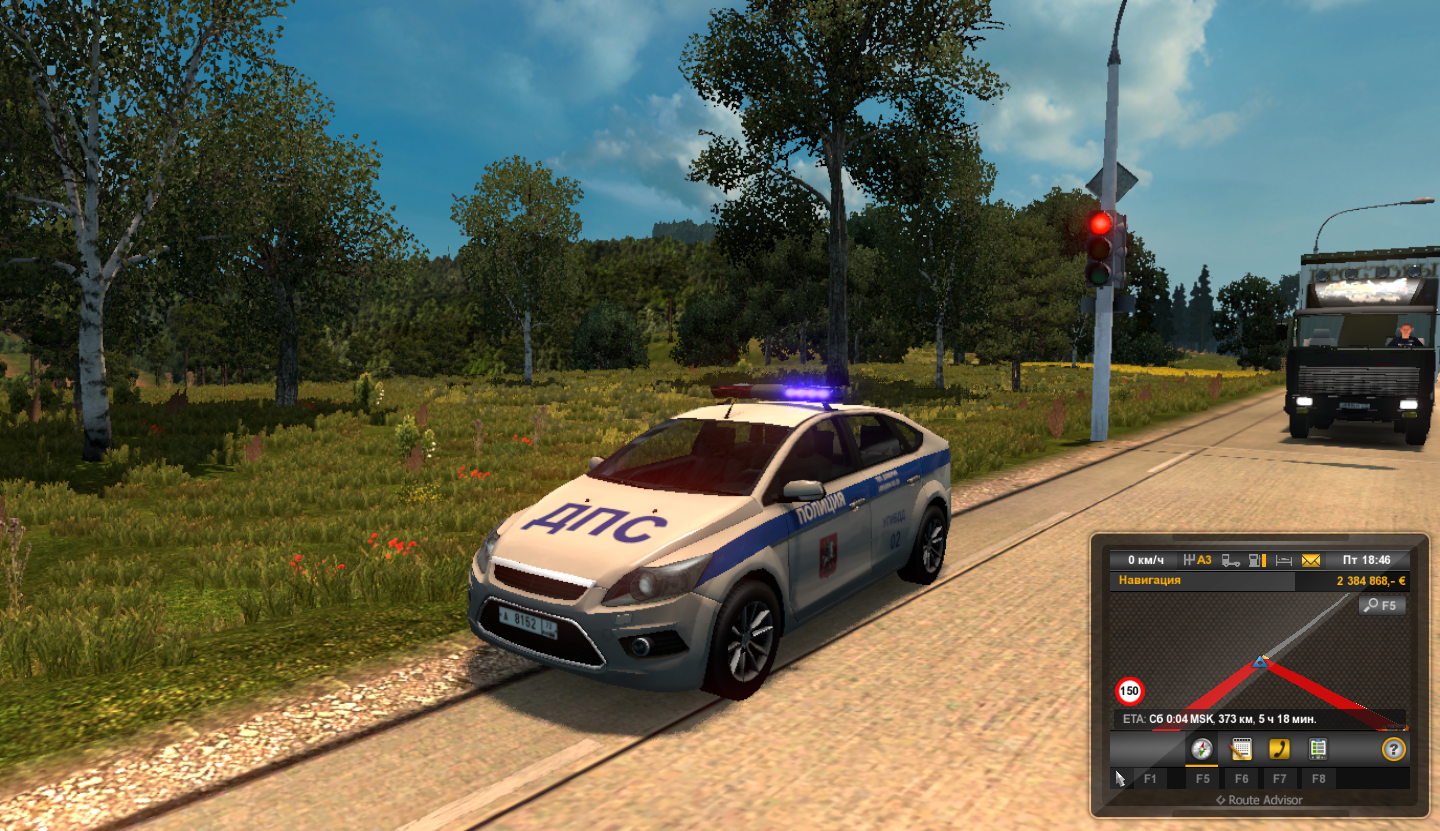
Task: Click the mouse cursor icon above F1
Action: pos(1121,777)
